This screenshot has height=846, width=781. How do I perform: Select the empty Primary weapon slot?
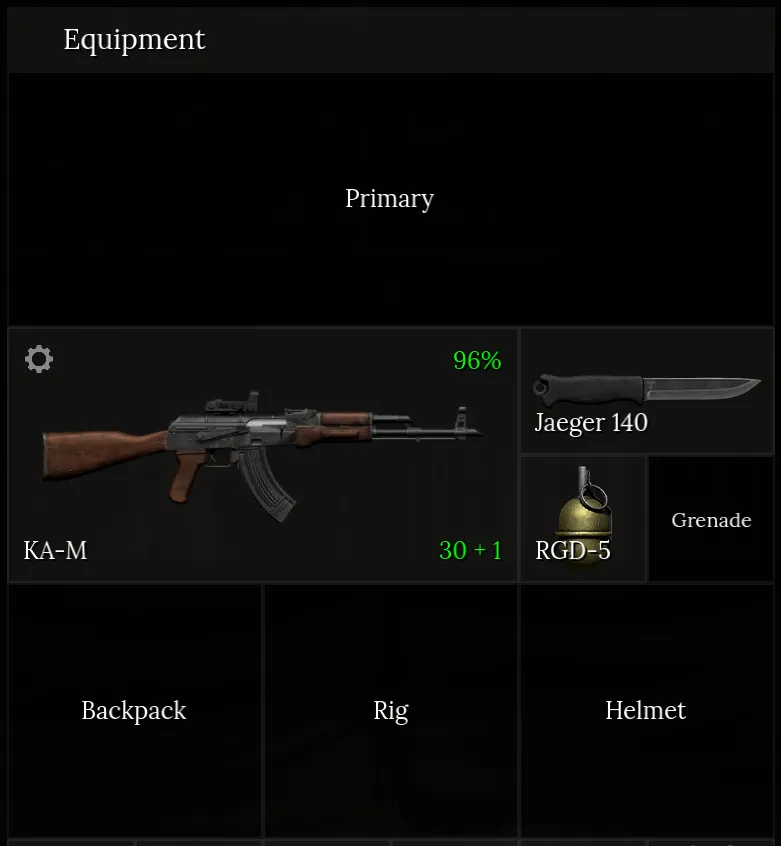390,199
